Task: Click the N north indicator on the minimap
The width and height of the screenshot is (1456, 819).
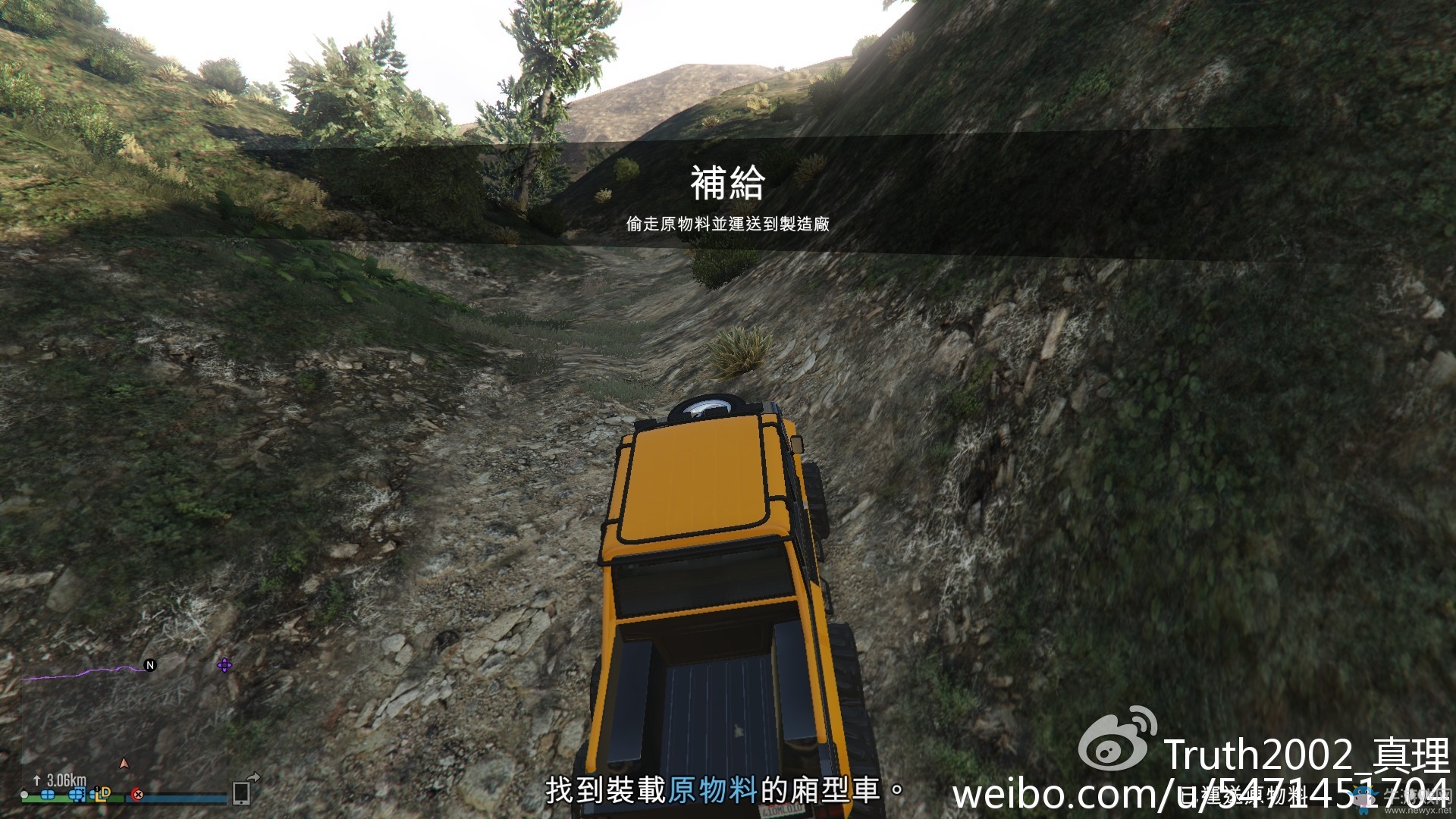Action: (x=149, y=664)
